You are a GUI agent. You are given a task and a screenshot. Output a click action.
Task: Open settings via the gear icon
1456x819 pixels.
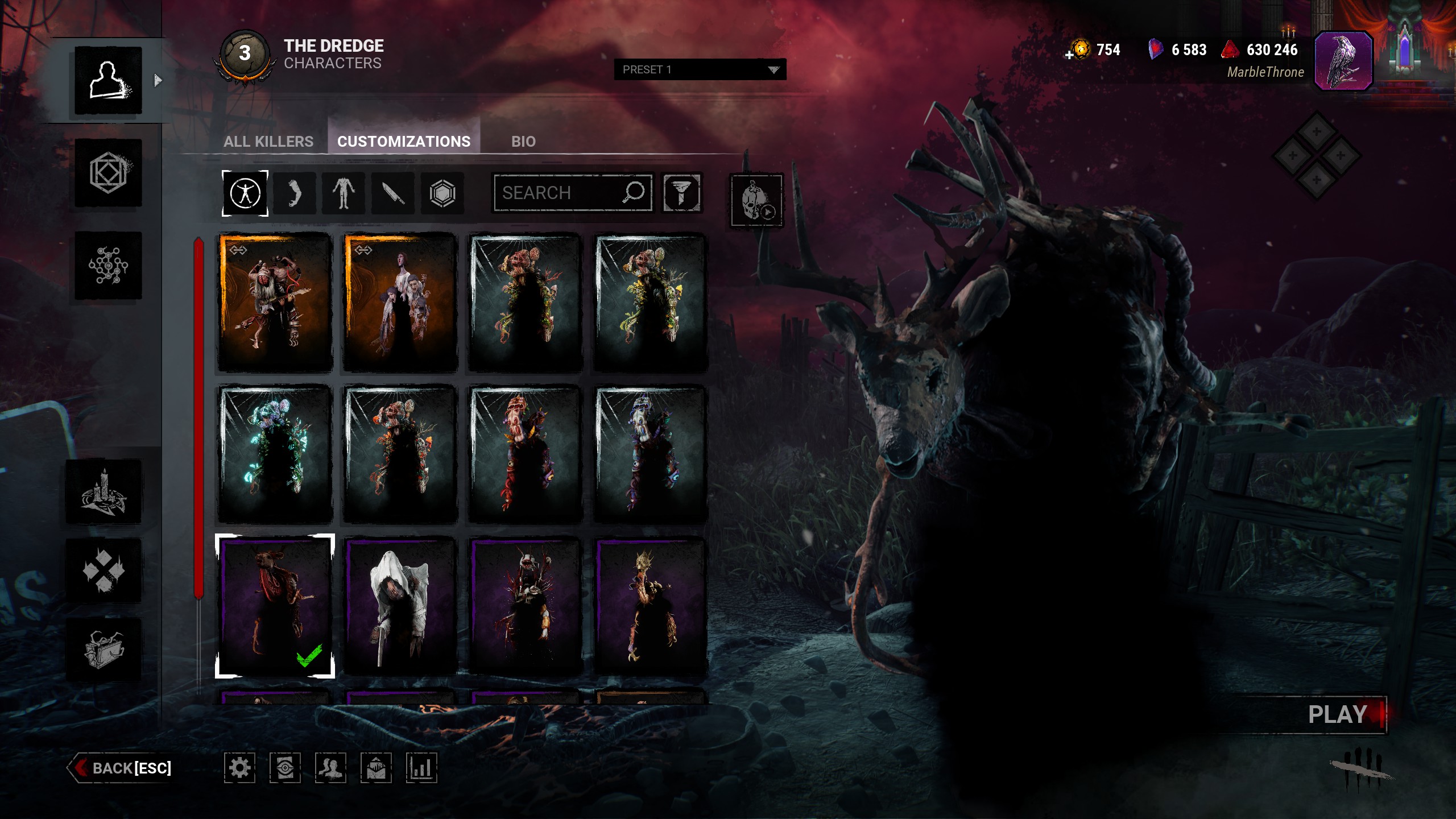coord(239,768)
